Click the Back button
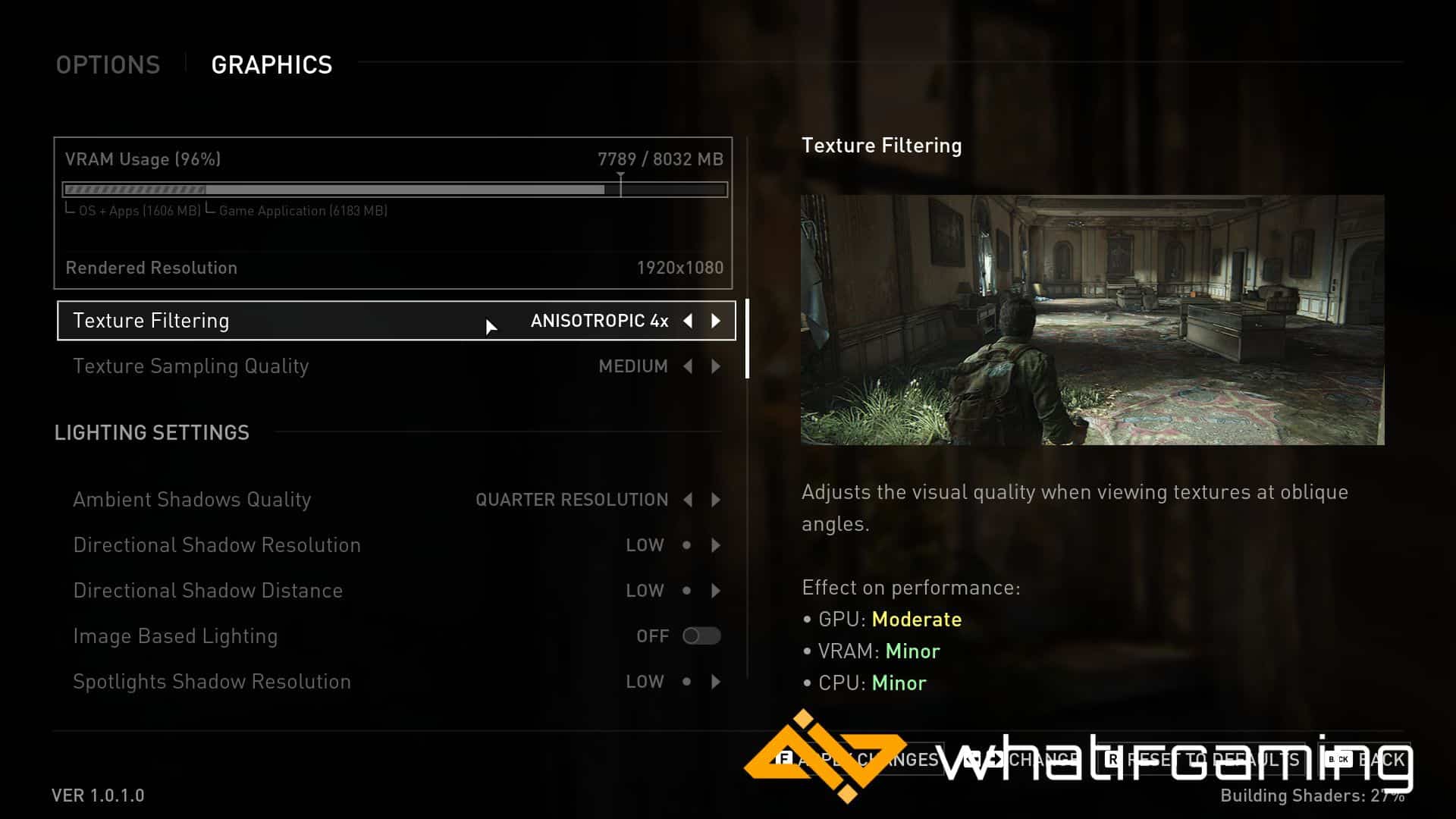1456x819 pixels. 1370,759
